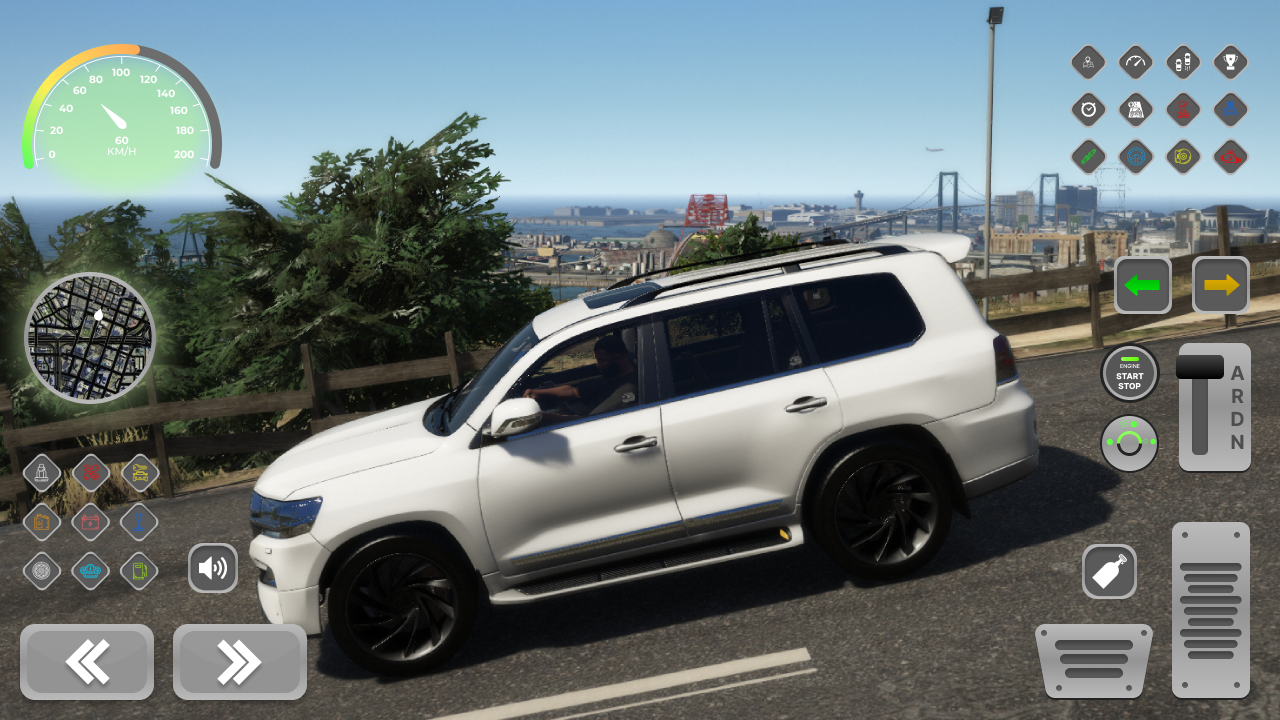Mute the game sound with speaker button

[x=213, y=568]
